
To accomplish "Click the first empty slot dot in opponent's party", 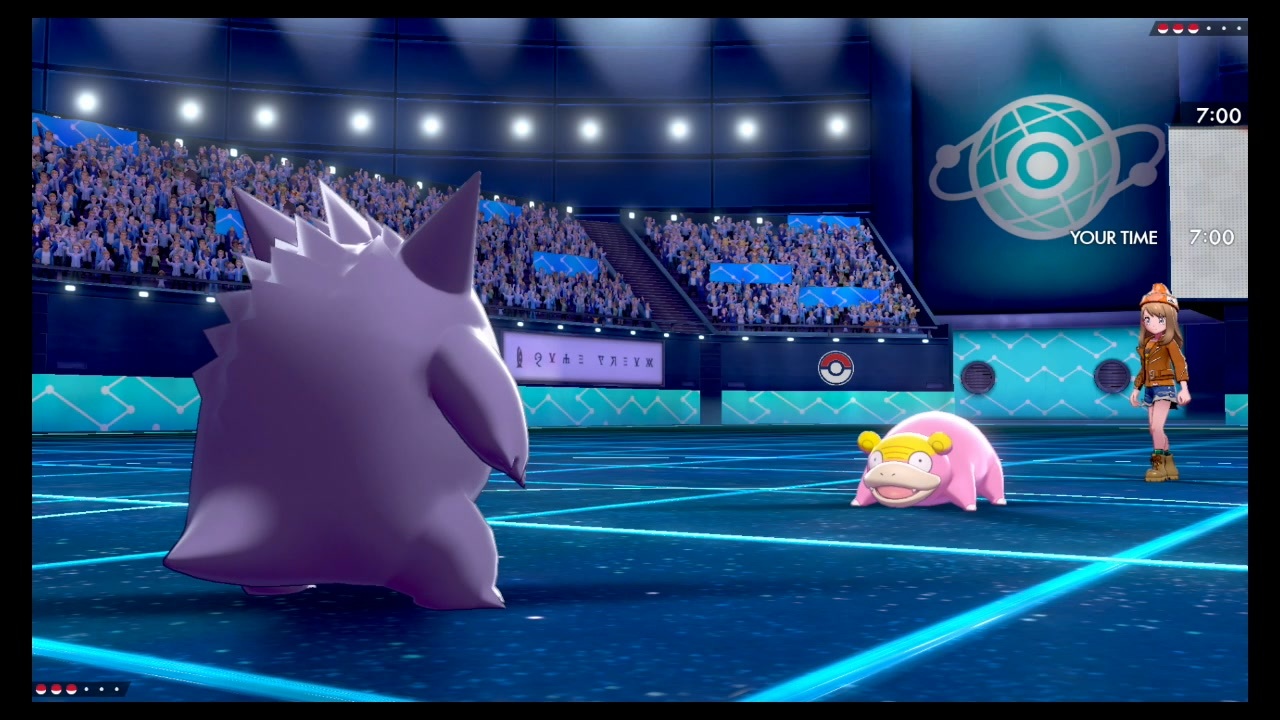I will [1208, 28].
